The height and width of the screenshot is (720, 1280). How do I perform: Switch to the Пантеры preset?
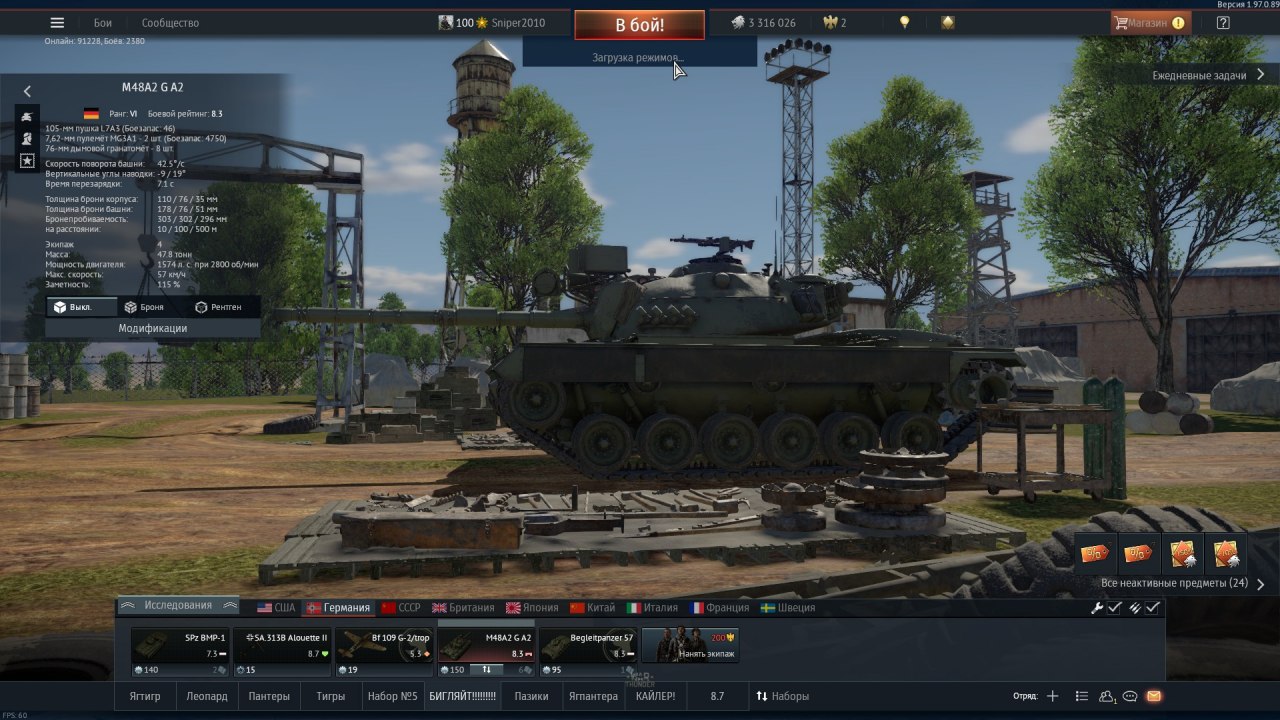click(269, 696)
